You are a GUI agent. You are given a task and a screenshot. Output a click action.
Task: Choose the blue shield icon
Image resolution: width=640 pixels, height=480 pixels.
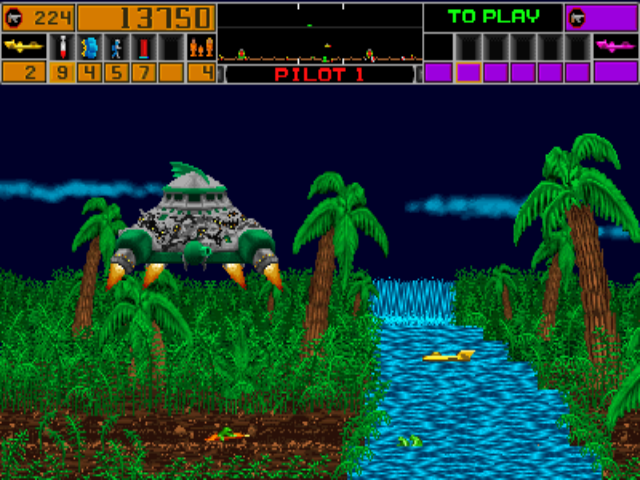(89, 47)
